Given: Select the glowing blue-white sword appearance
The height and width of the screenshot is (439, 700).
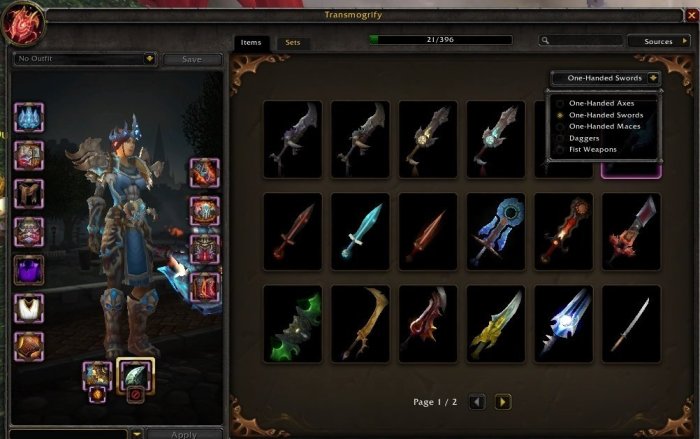Looking at the screenshot, I should point(563,324).
